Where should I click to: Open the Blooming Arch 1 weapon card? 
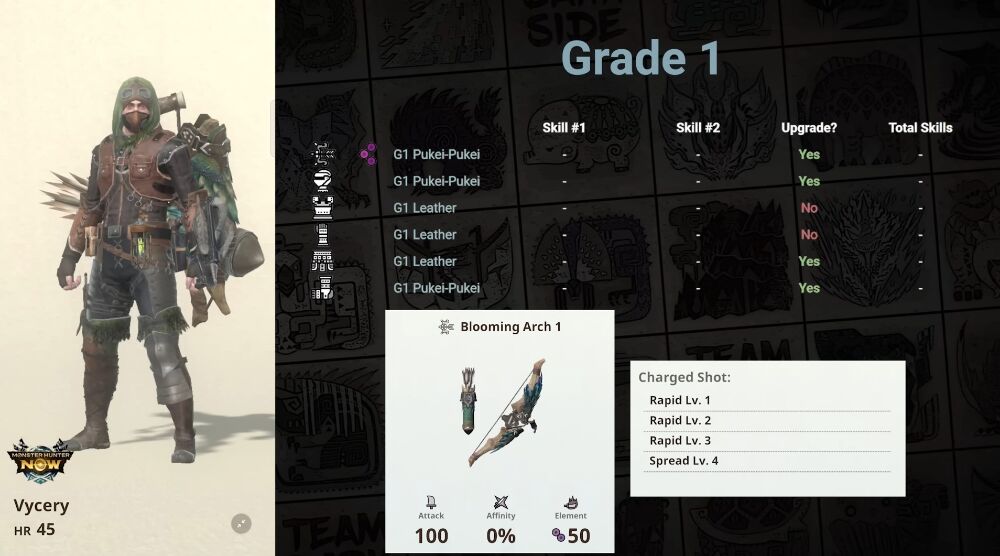[x=499, y=430]
